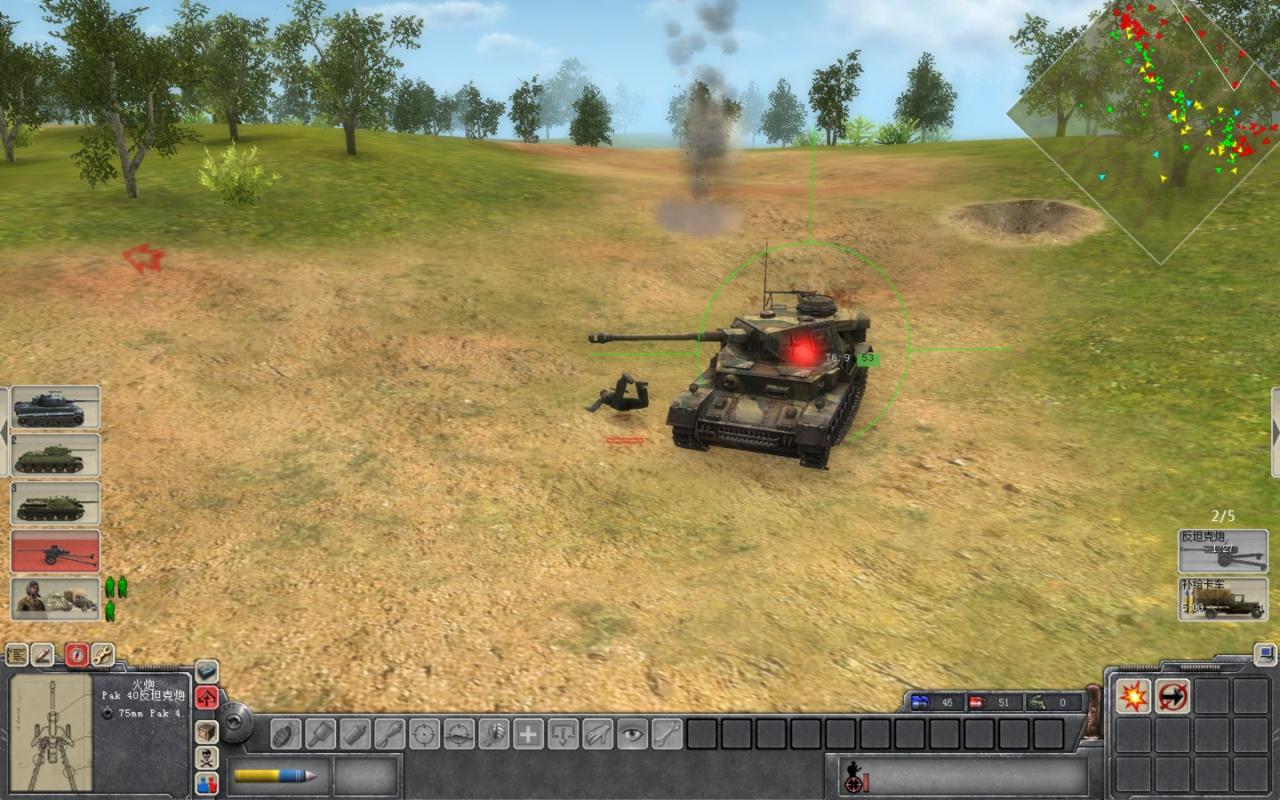Screen dimensions: 1280x800
Task: Click the retreat arrow icon next to the barrage icon
Action: coord(1172,696)
